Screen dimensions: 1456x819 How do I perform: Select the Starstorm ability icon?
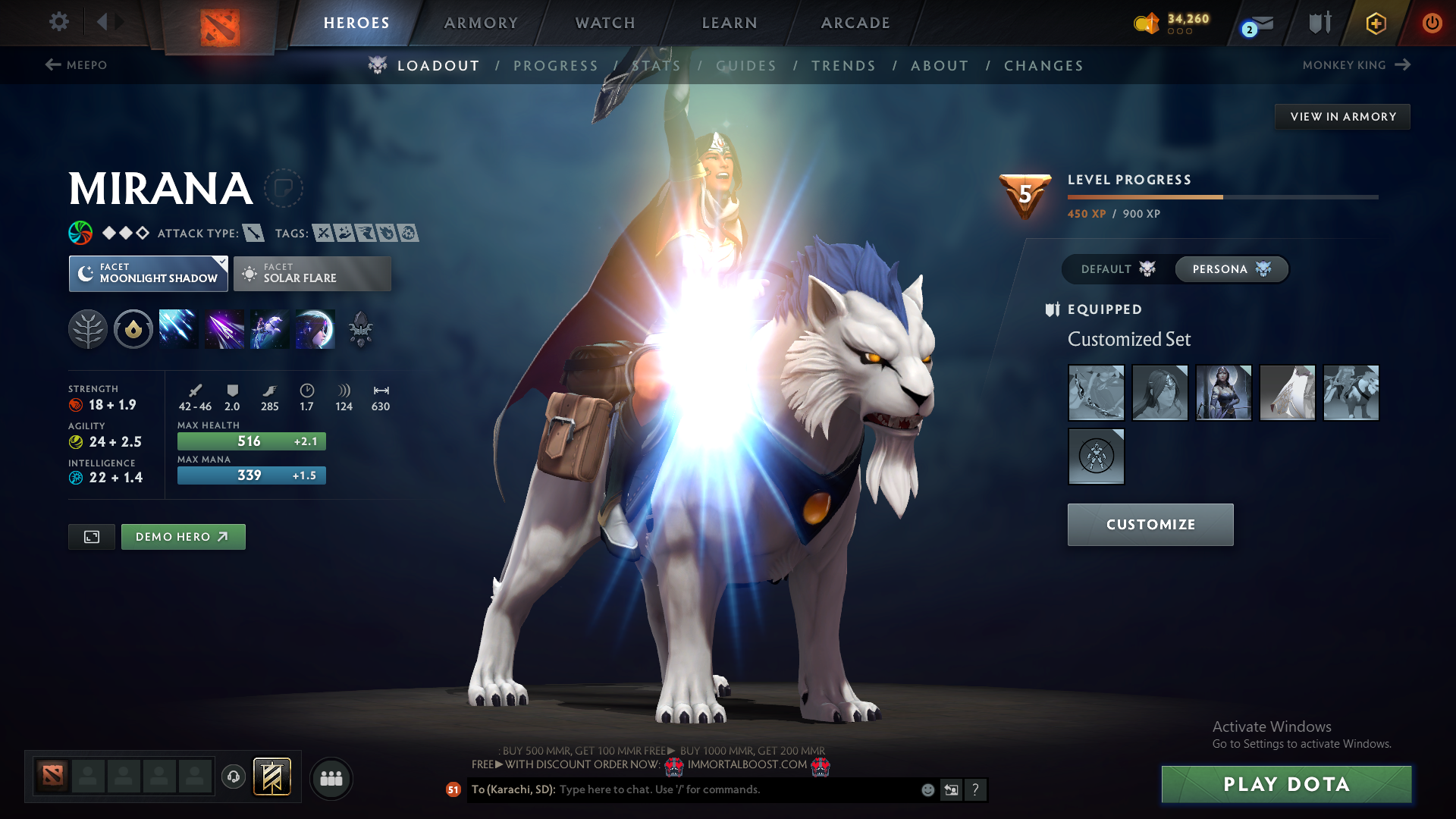pyautogui.click(x=178, y=328)
